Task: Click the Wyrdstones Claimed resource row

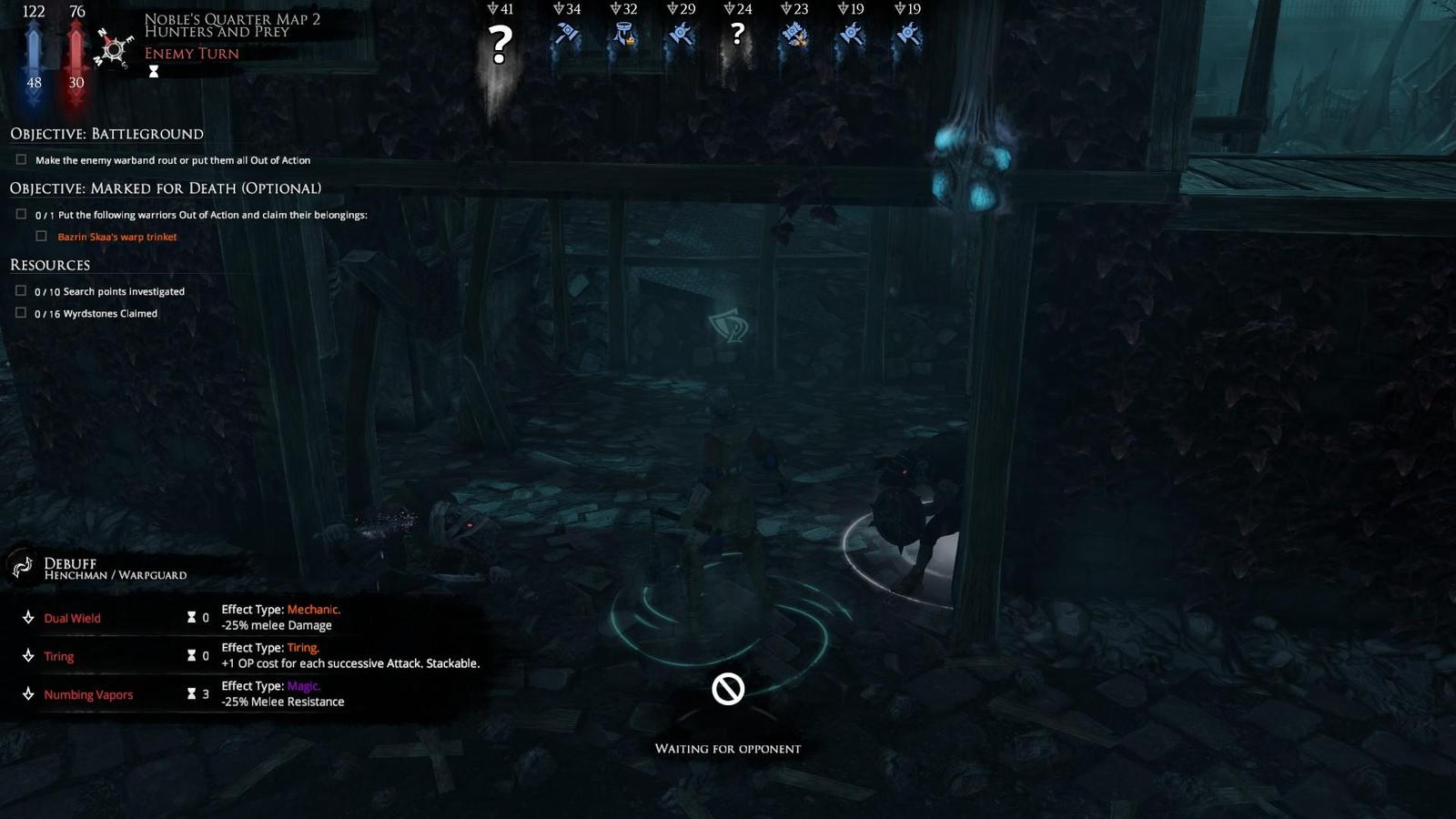Action: coord(96,313)
